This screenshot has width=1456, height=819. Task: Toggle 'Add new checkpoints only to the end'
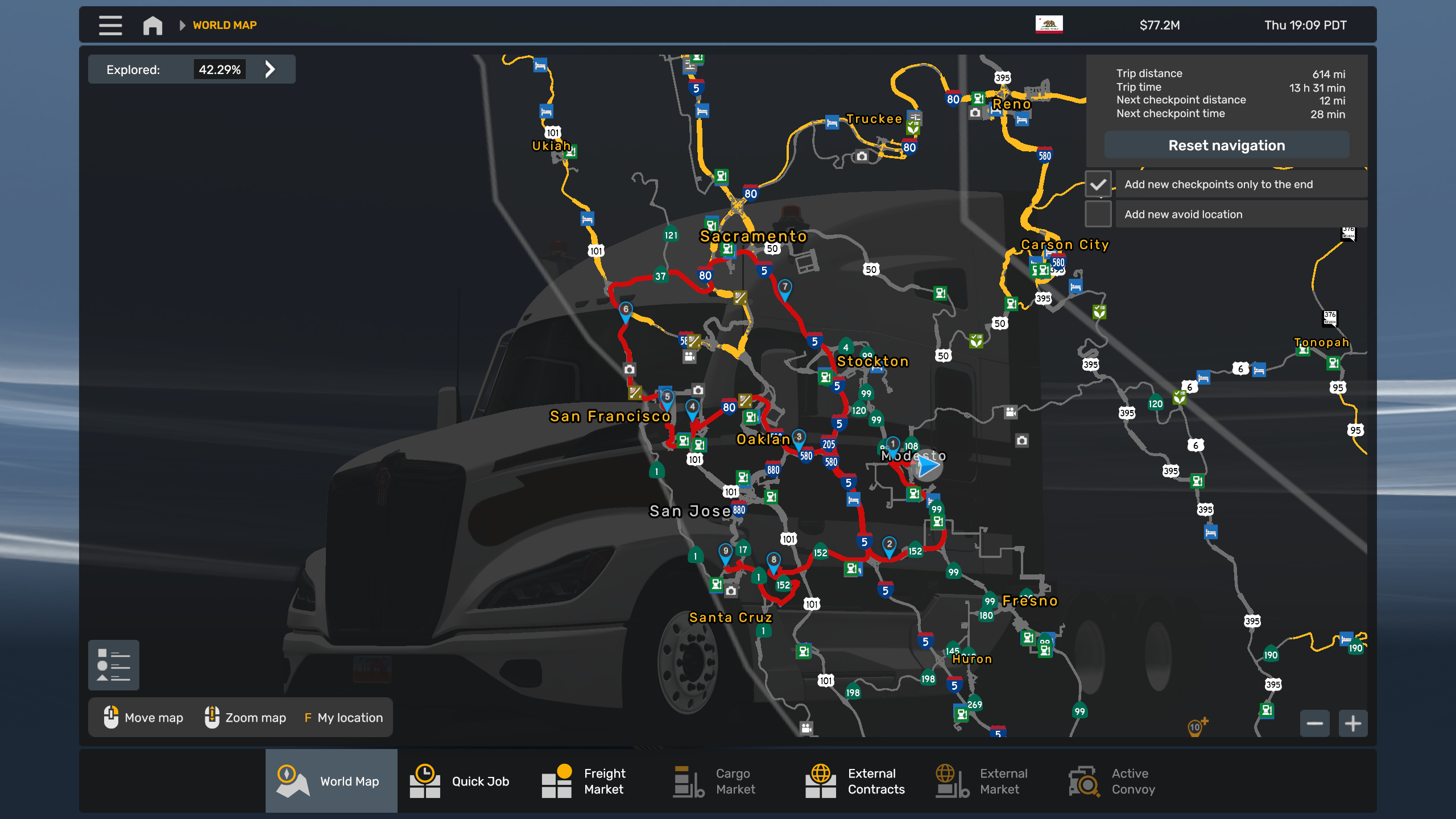point(1098,184)
